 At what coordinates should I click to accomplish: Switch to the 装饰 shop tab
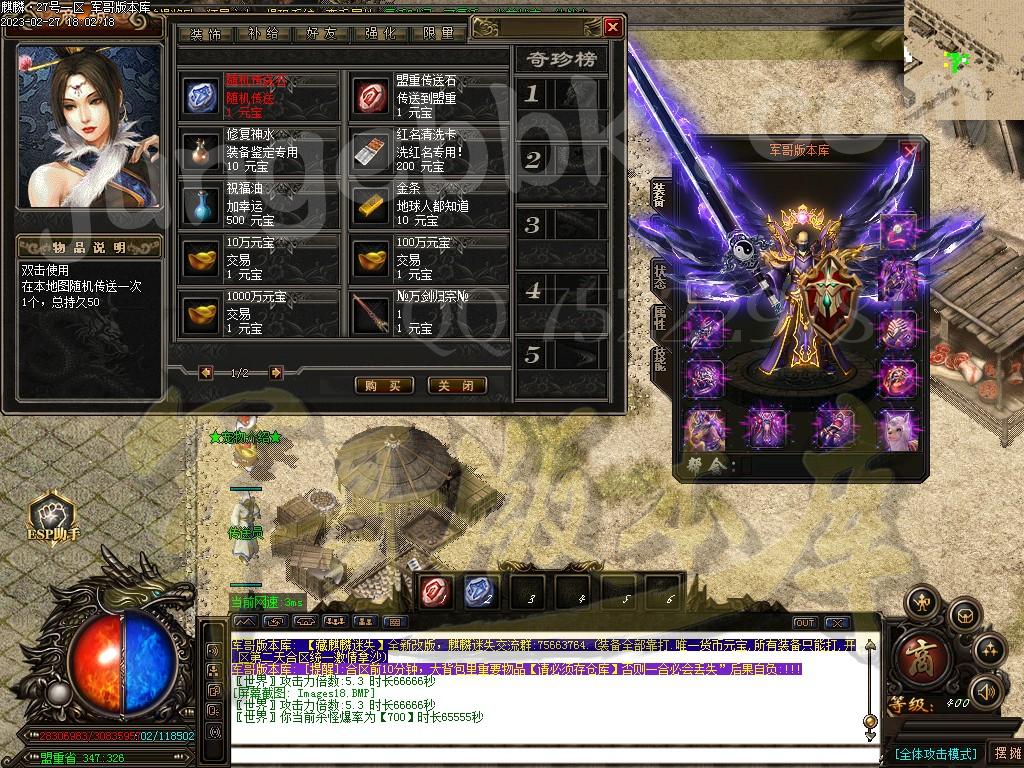[x=206, y=33]
